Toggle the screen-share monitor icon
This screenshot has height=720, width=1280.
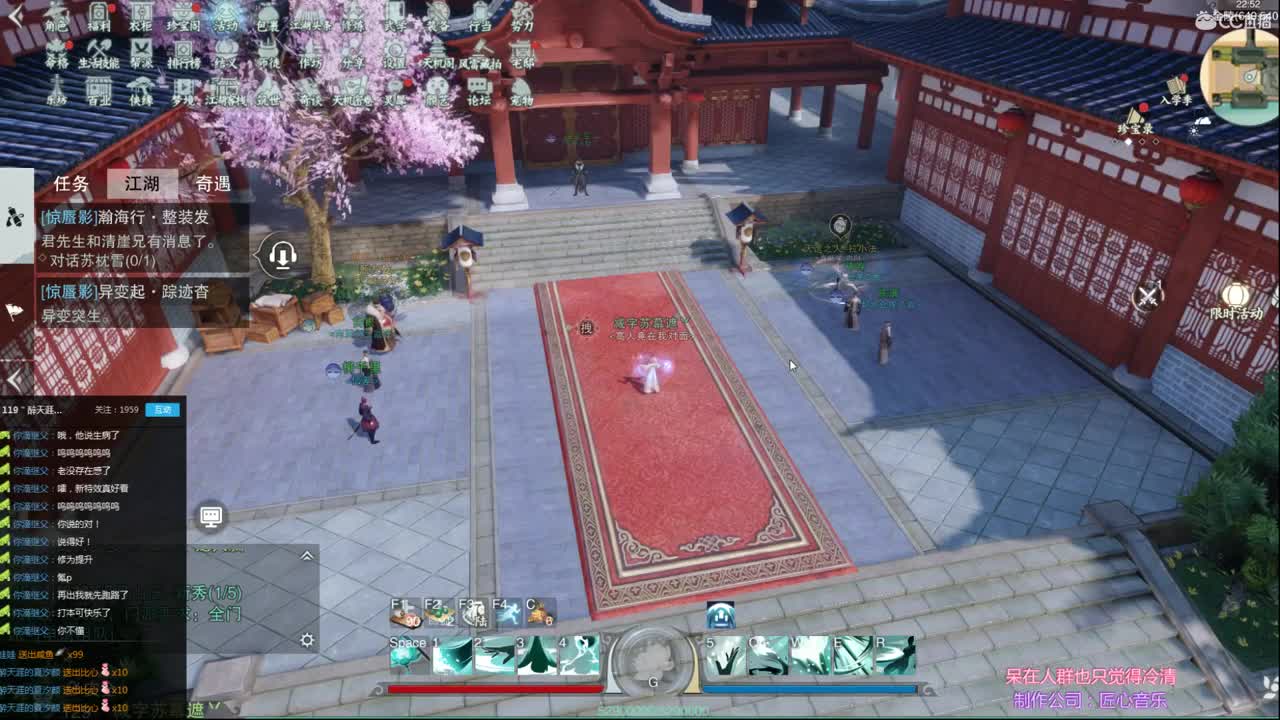tap(210, 514)
